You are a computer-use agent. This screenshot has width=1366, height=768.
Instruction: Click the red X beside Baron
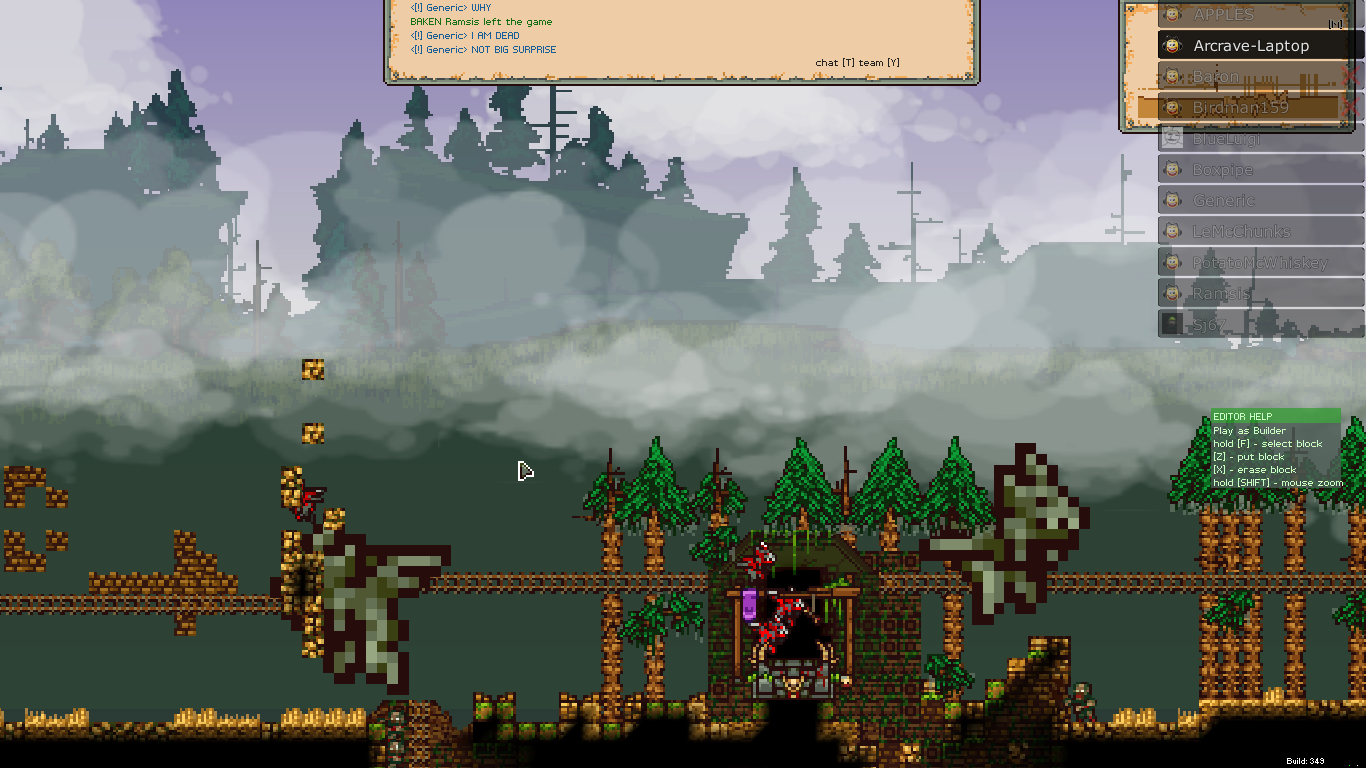1351,77
